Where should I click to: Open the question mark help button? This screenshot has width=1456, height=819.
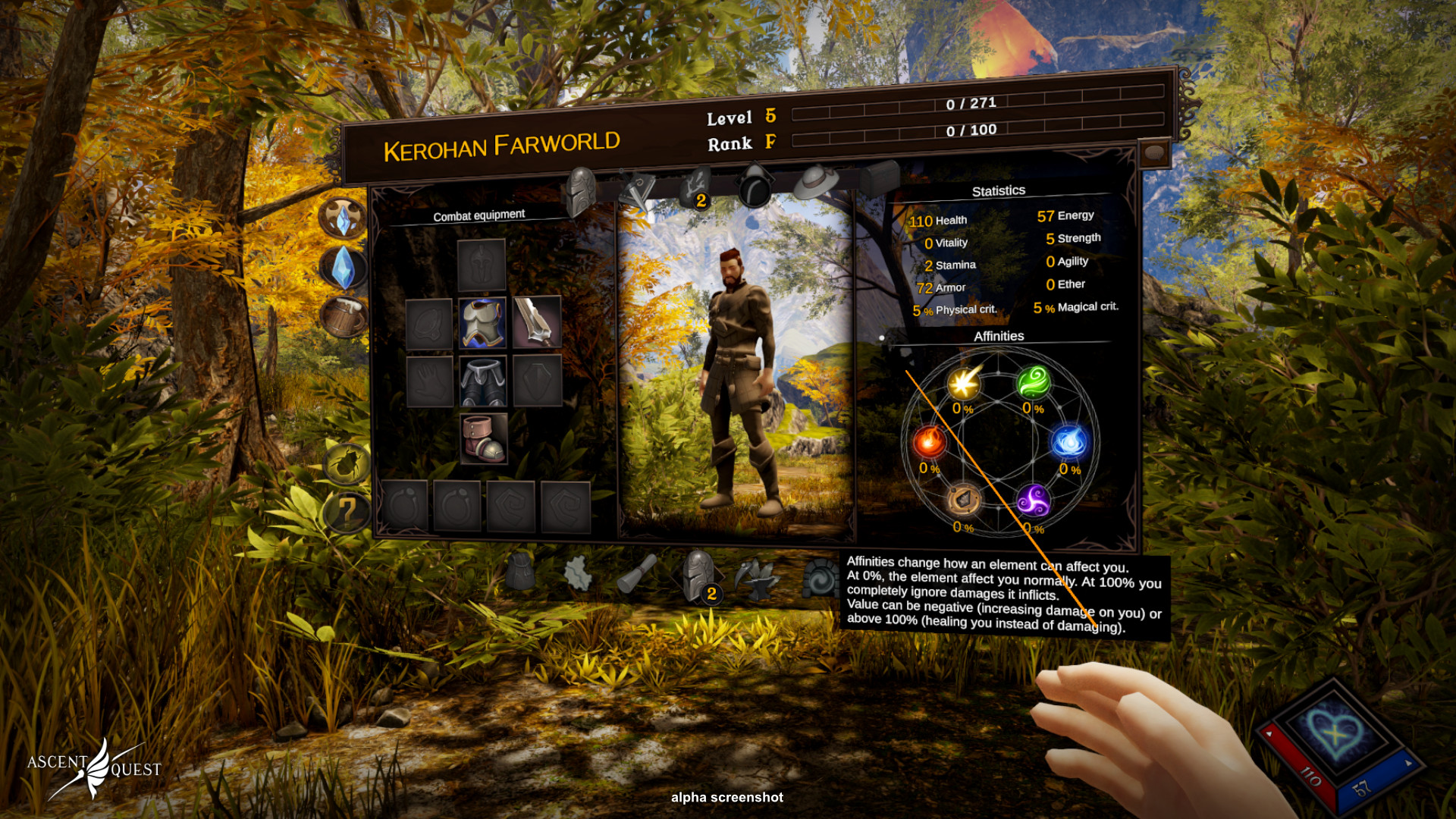coord(347,512)
